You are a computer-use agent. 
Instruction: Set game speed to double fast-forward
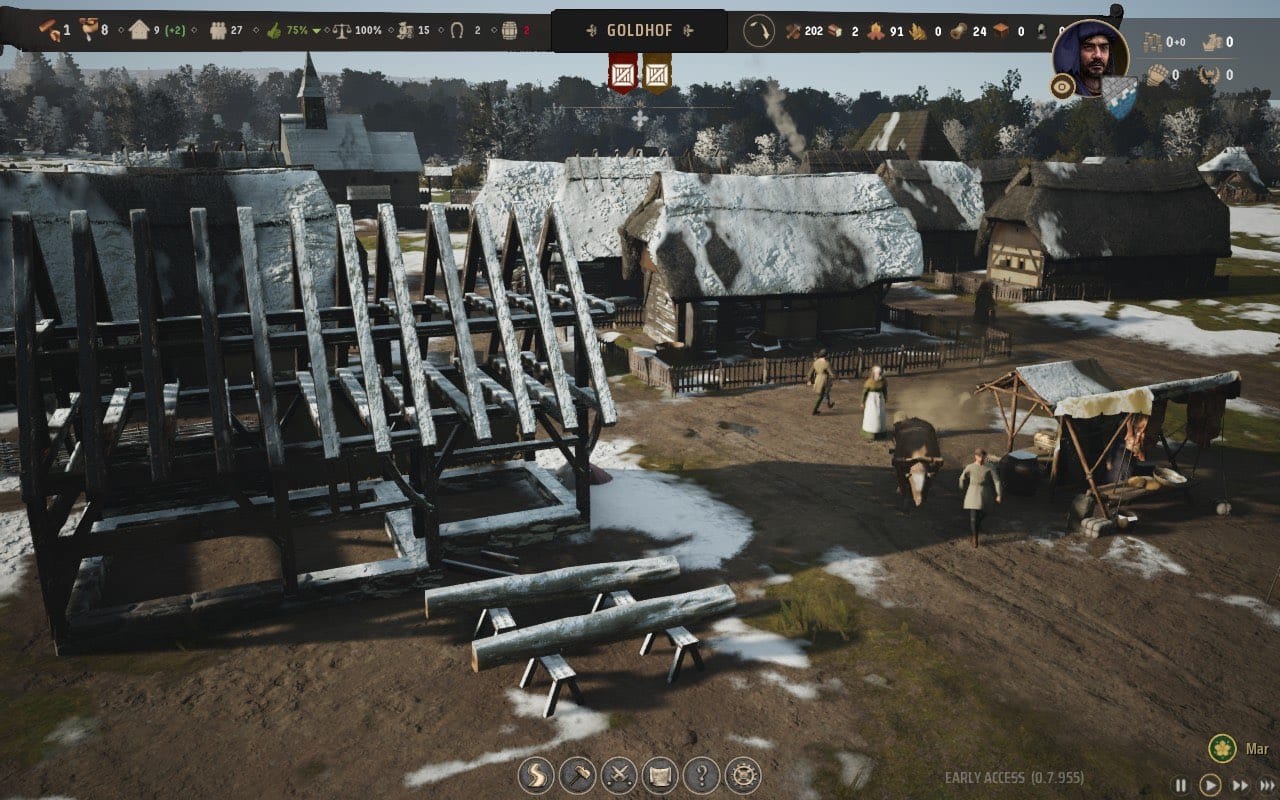1240,785
